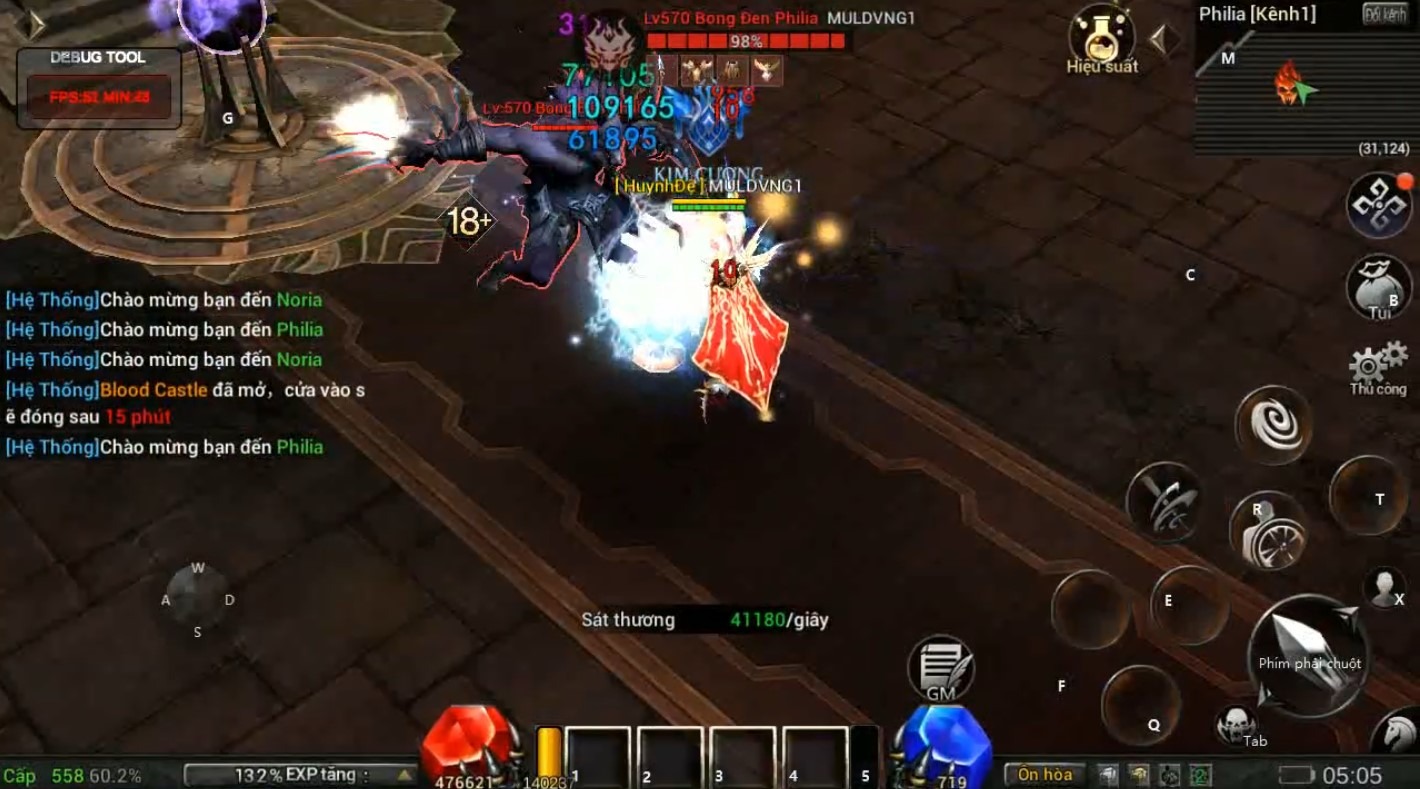Open the Túi bag inventory
This screenshot has height=789, width=1420.
1380,288
